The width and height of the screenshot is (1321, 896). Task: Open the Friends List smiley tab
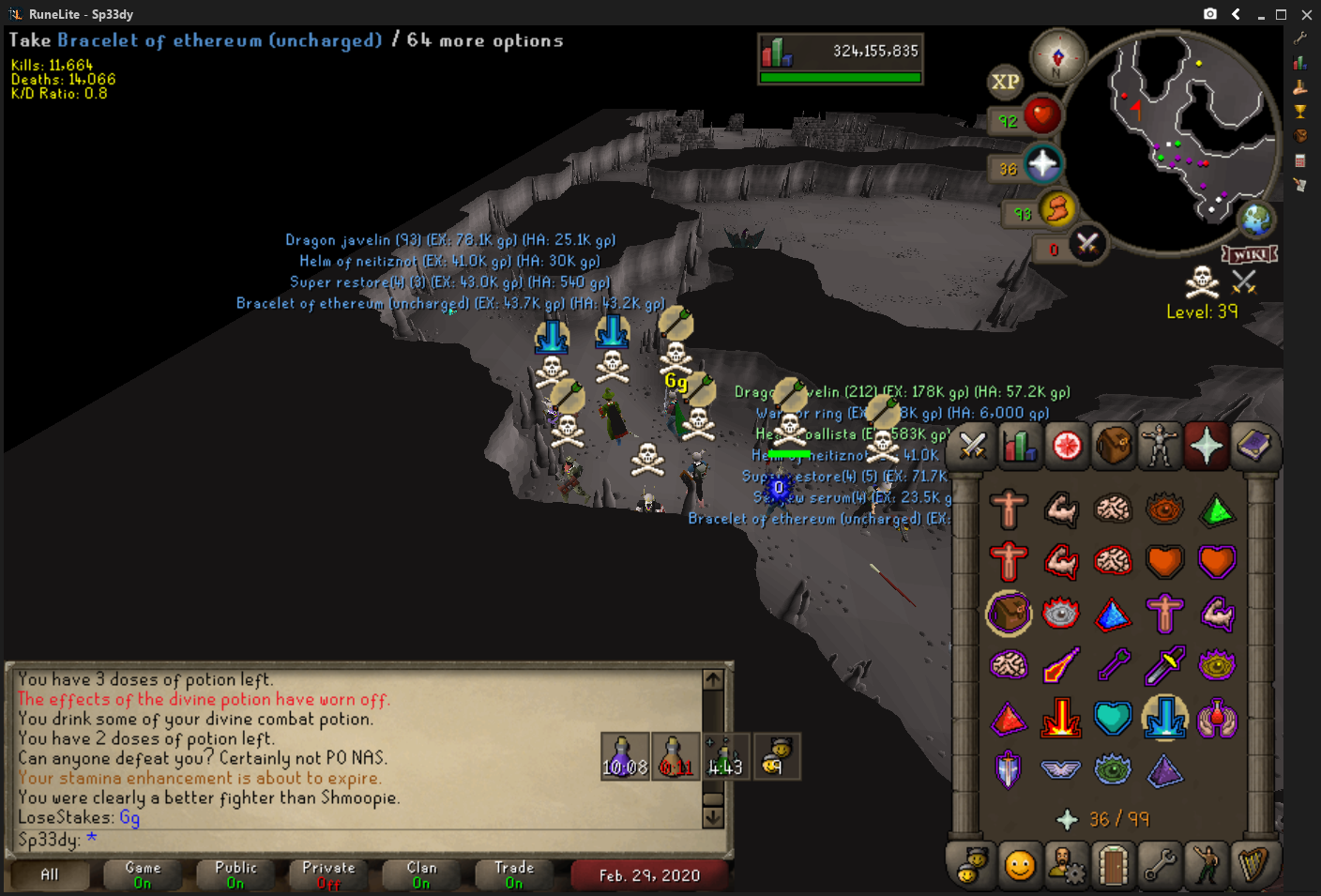[x=1019, y=865]
